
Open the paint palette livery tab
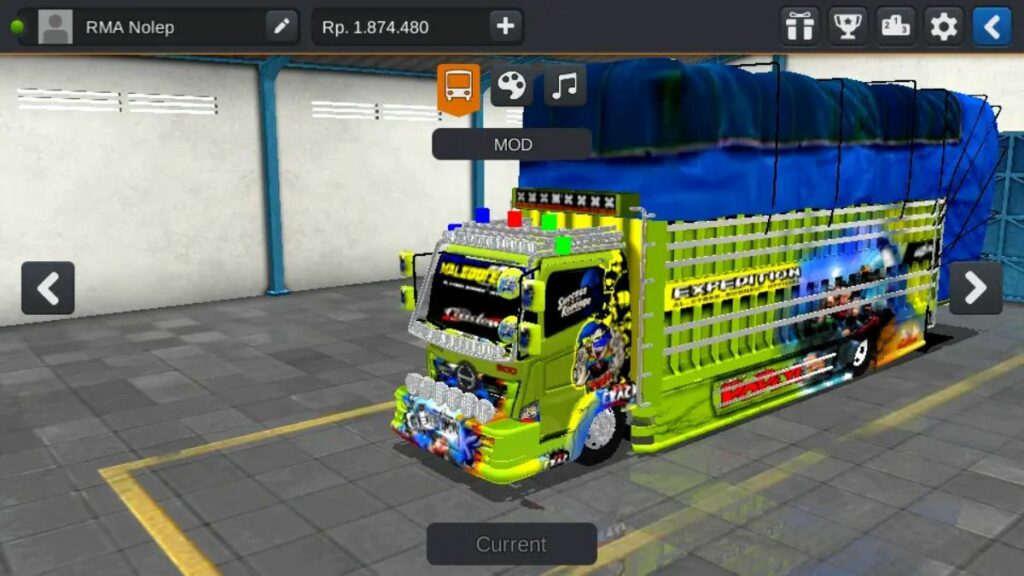[x=511, y=86]
